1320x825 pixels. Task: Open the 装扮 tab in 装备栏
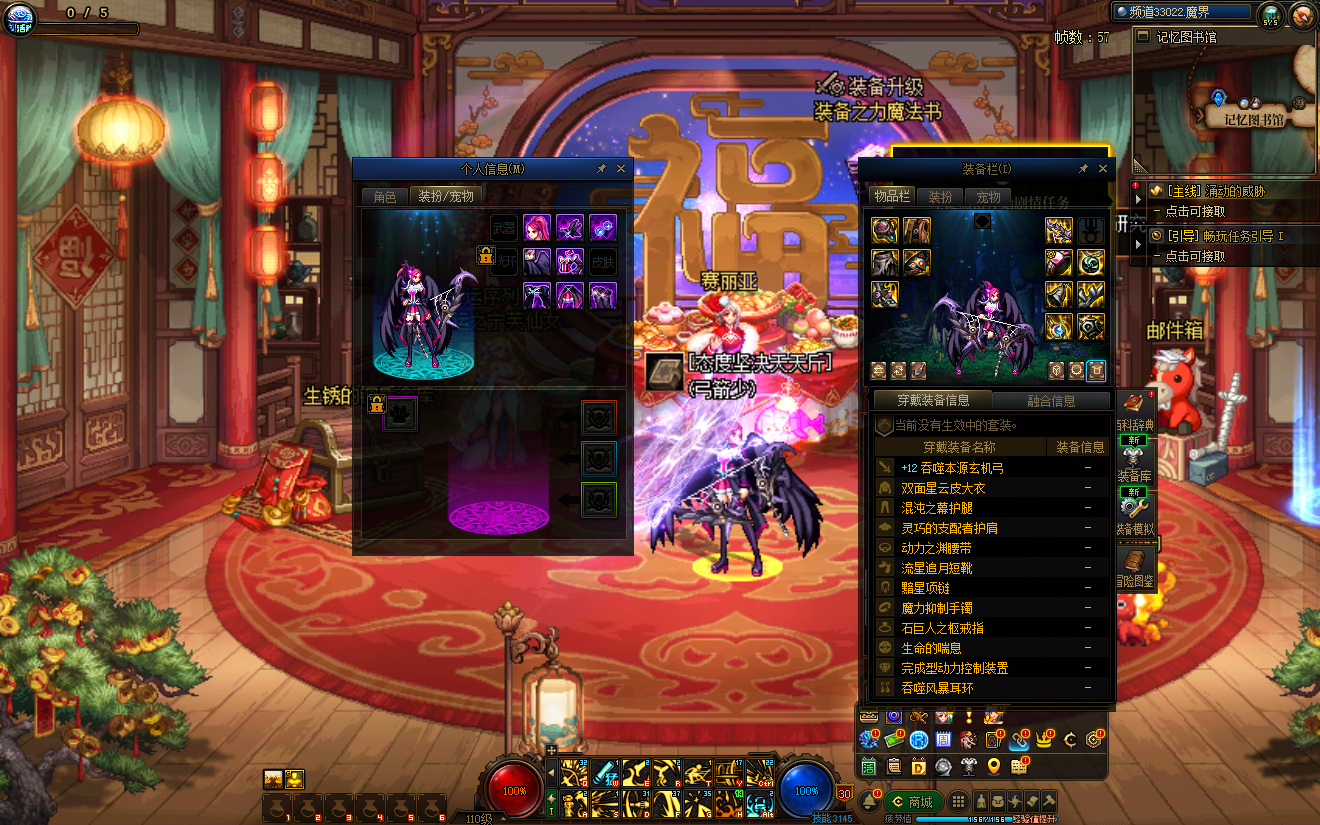[940, 197]
